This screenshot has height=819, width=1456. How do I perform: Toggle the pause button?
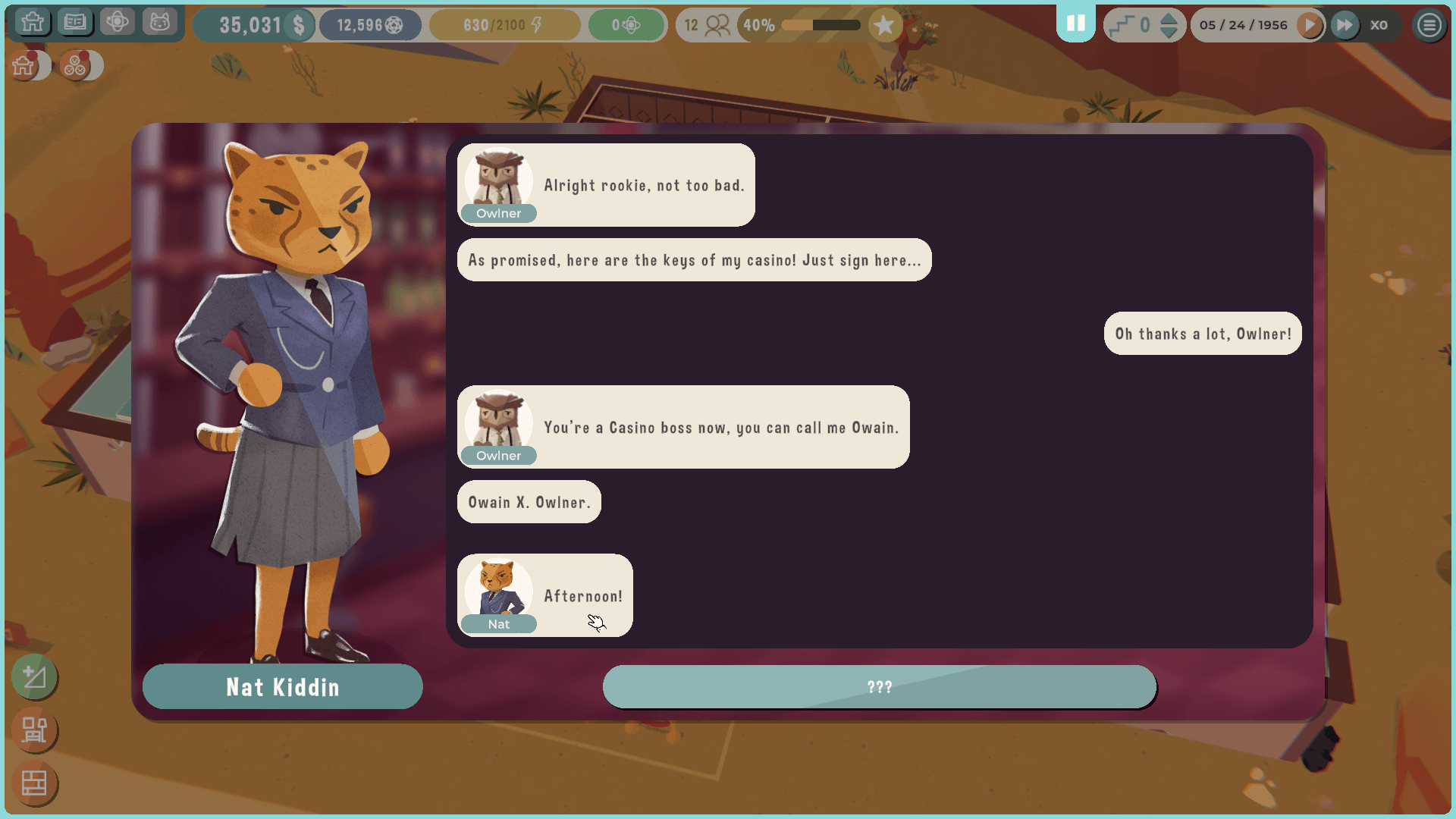tap(1075, 24)
